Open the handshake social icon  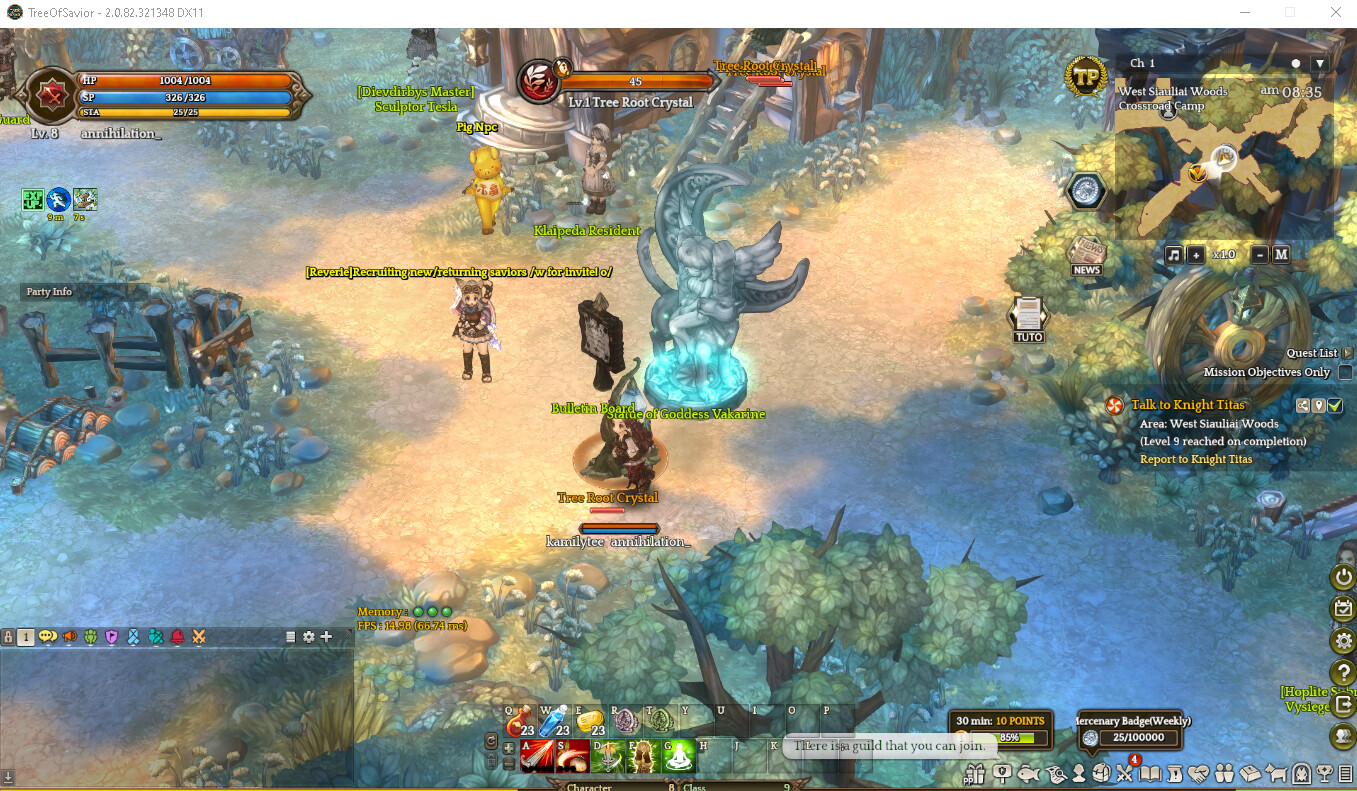pyautogui.click(x=1197, y=773)
